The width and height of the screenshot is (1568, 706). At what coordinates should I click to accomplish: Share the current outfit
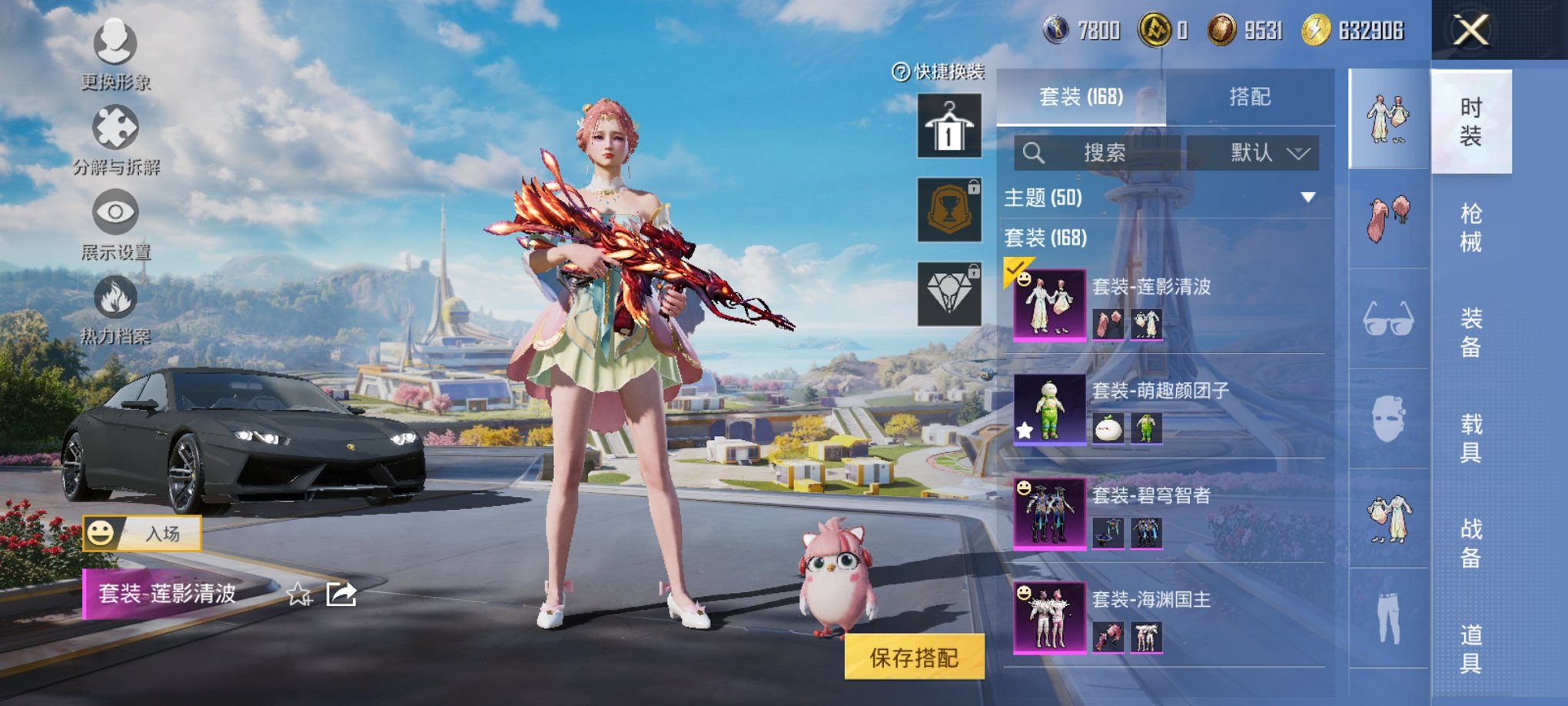point(341,594)
